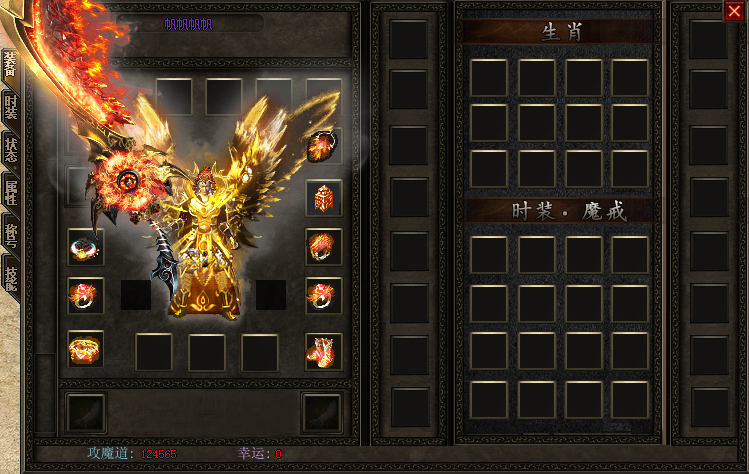
Task: Open the 技能 skills tab
Action: point(10,279)
